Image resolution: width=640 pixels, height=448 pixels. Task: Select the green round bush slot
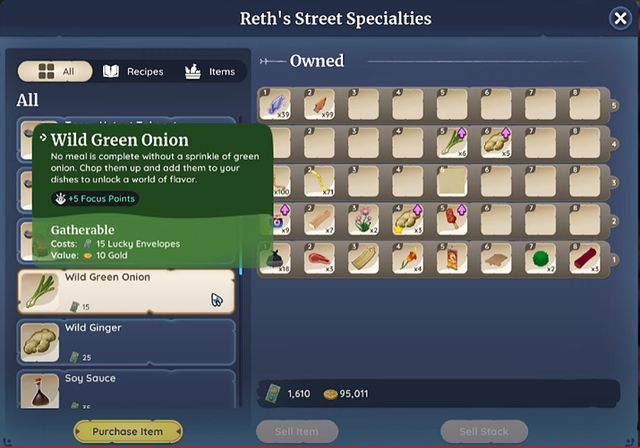(x=540, y=258)
